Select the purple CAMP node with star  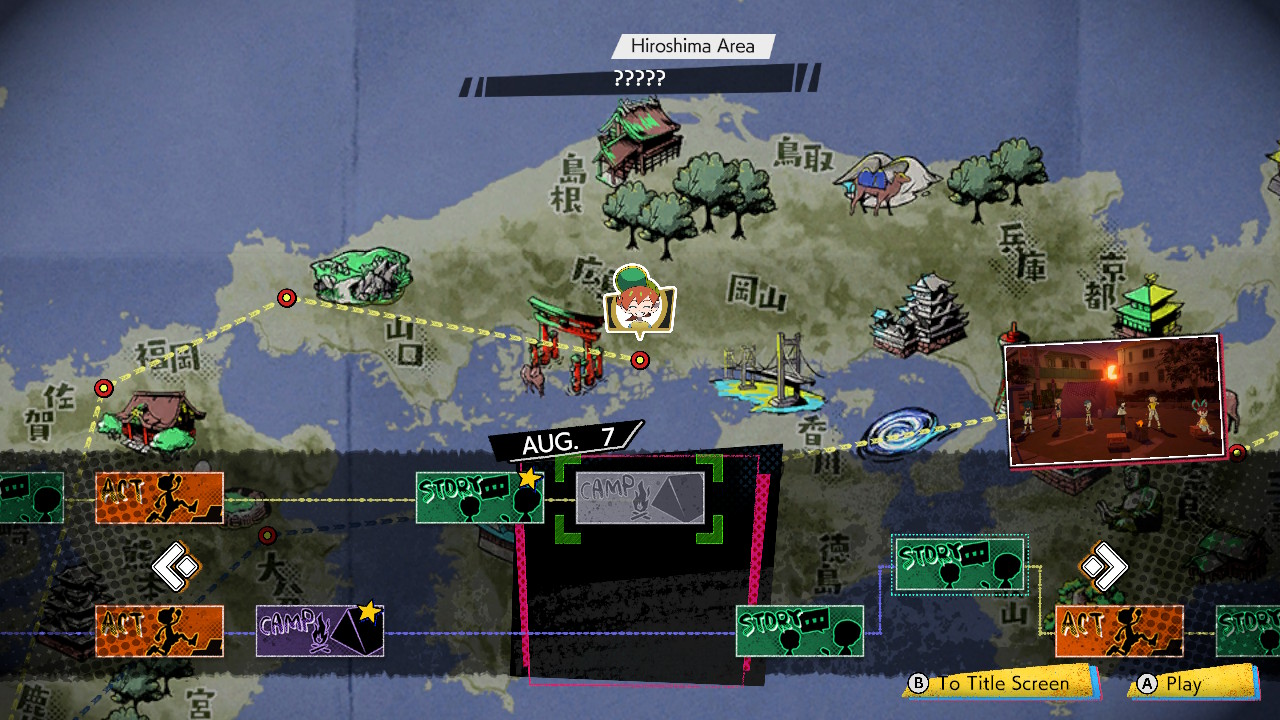click(x=319, y=631)
